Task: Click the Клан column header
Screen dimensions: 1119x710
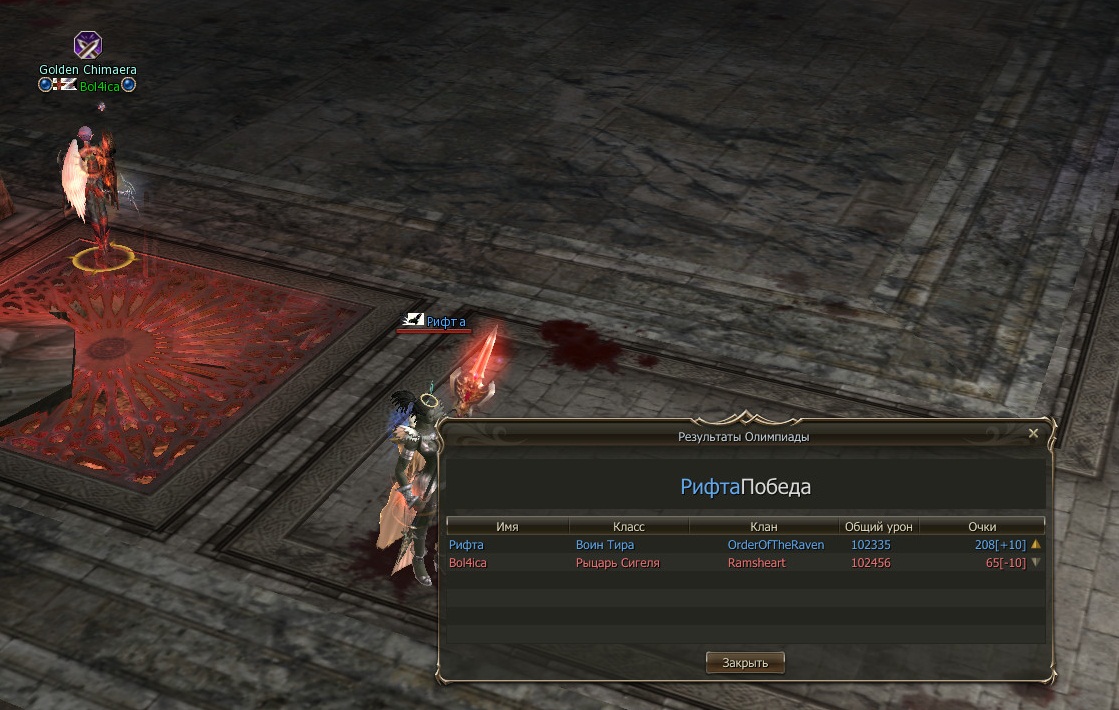Action: click(x=763, y=526)
